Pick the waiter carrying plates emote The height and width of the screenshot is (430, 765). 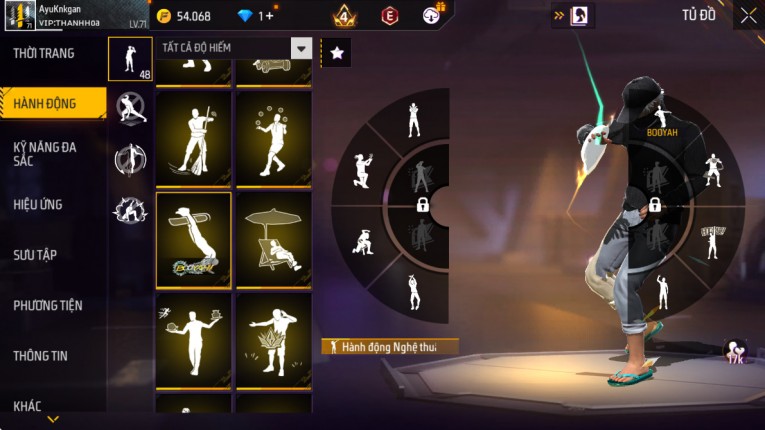point(193,340)
